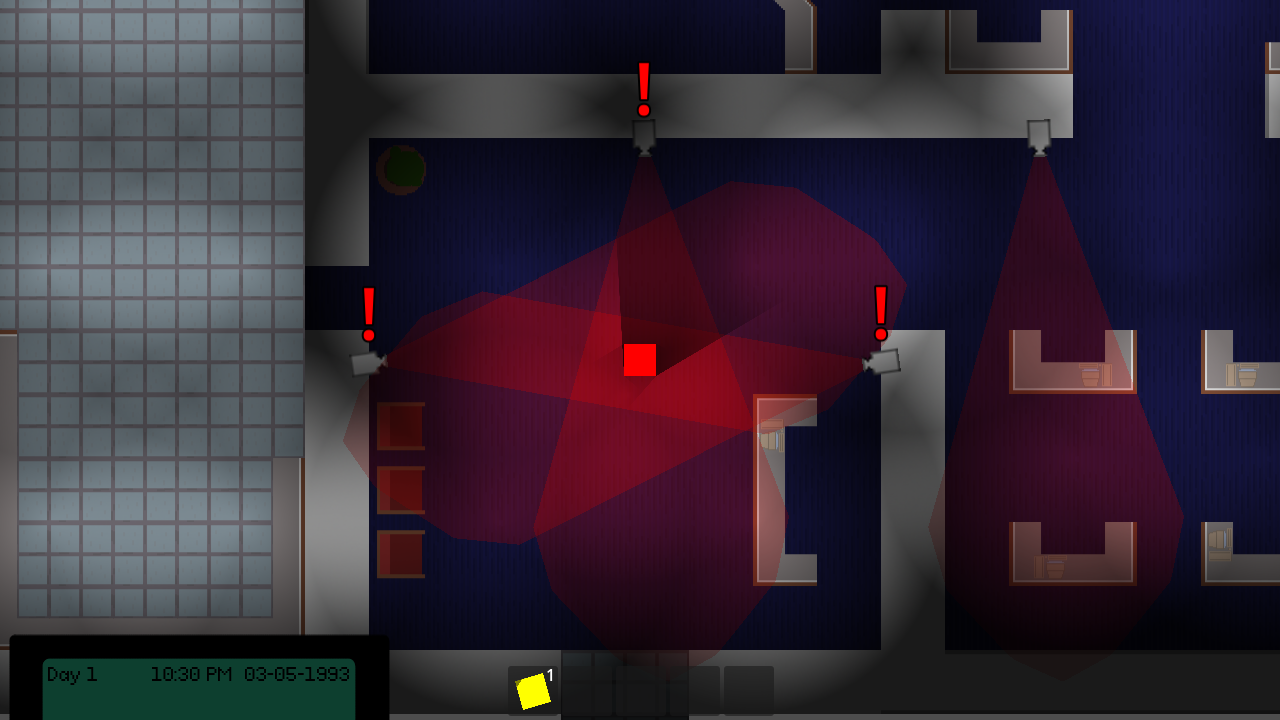Click the 03-05-1993 date text
This screenshot has height=720, width=1280.
tap(296, 675)
